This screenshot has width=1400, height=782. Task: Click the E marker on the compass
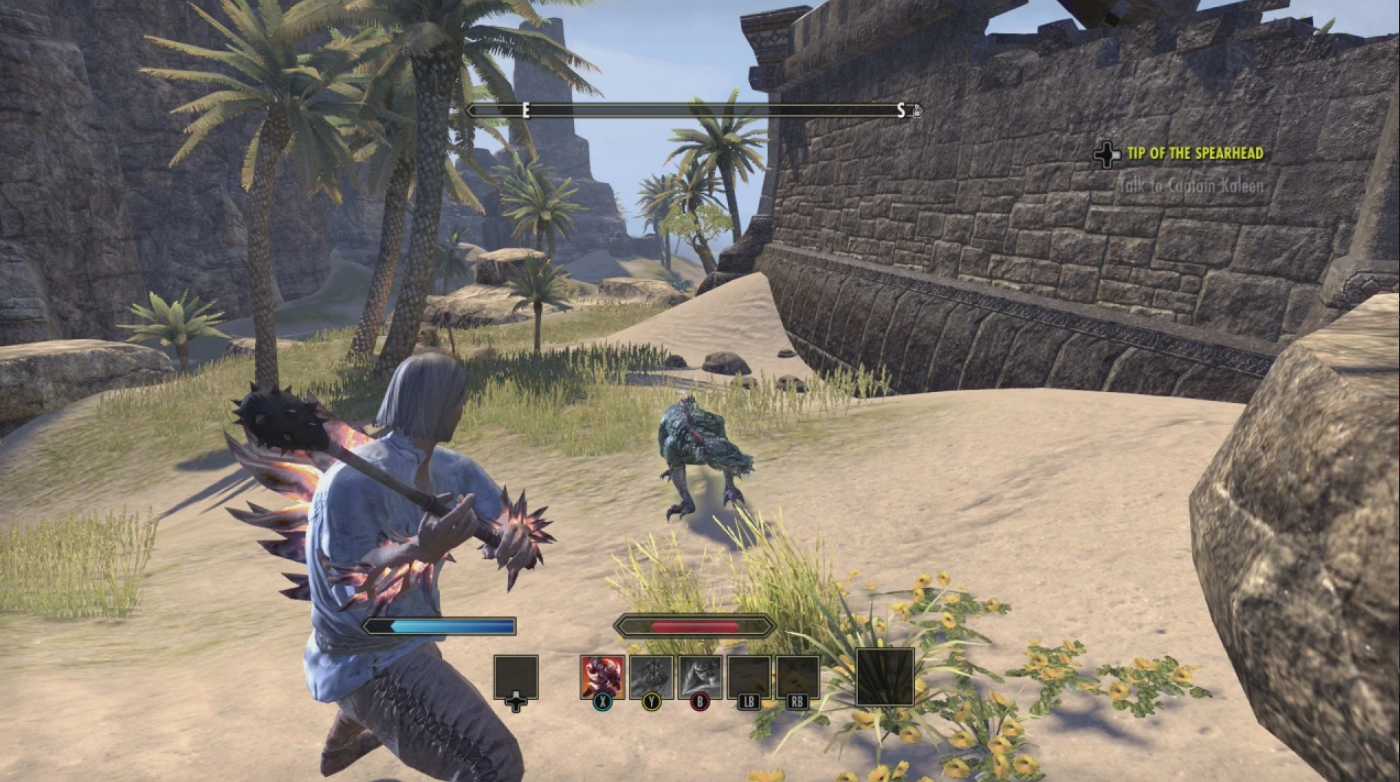tap(525, 111)
